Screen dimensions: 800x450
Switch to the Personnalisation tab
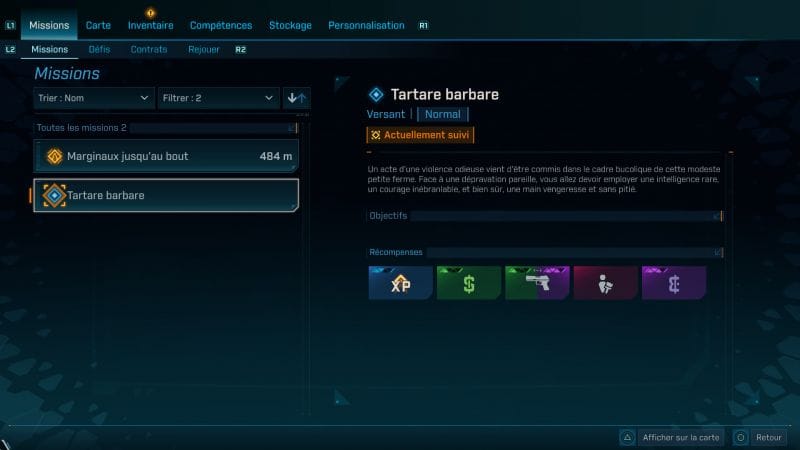[366, 25]
